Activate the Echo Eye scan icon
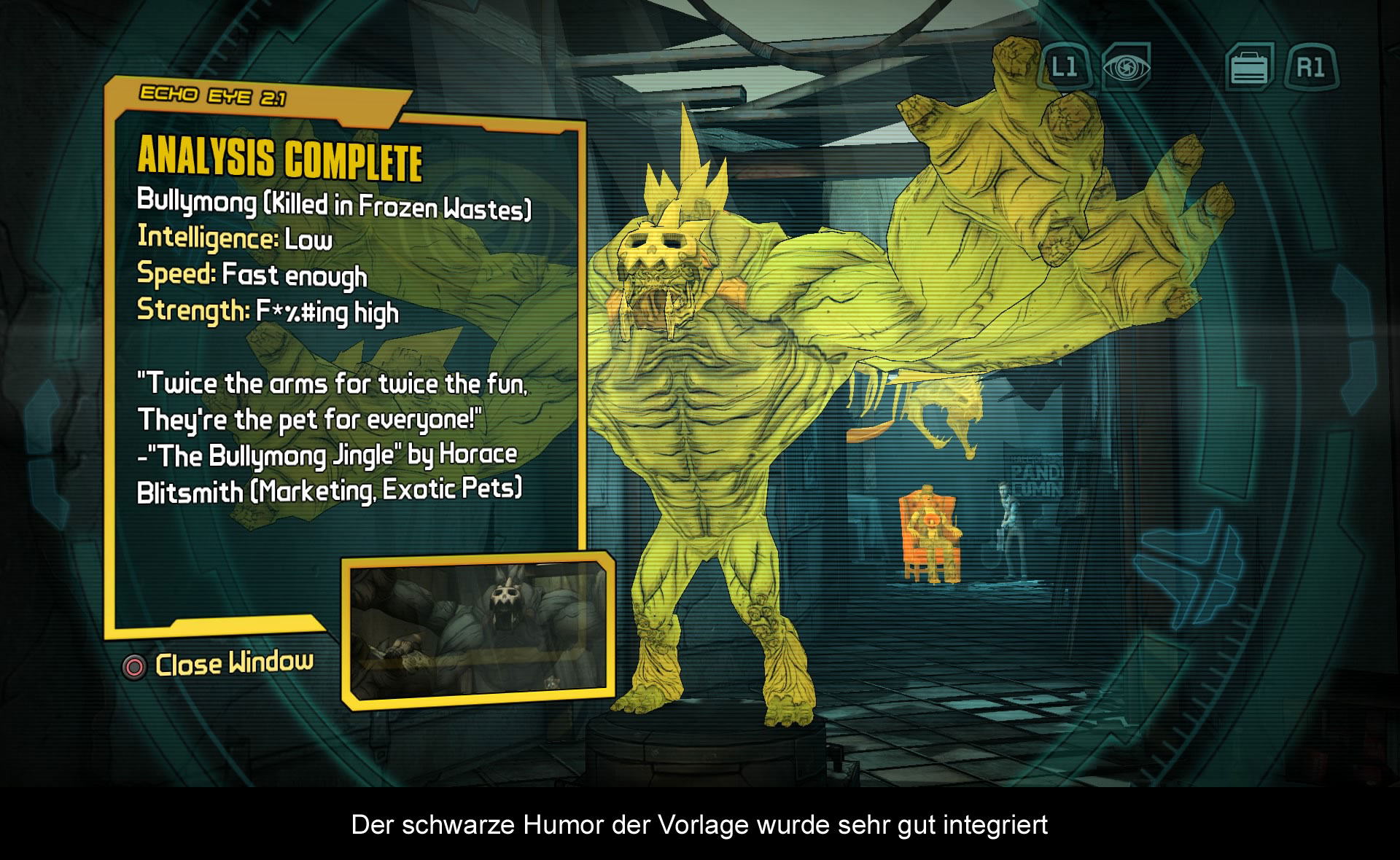 (x=1126, y=68)
